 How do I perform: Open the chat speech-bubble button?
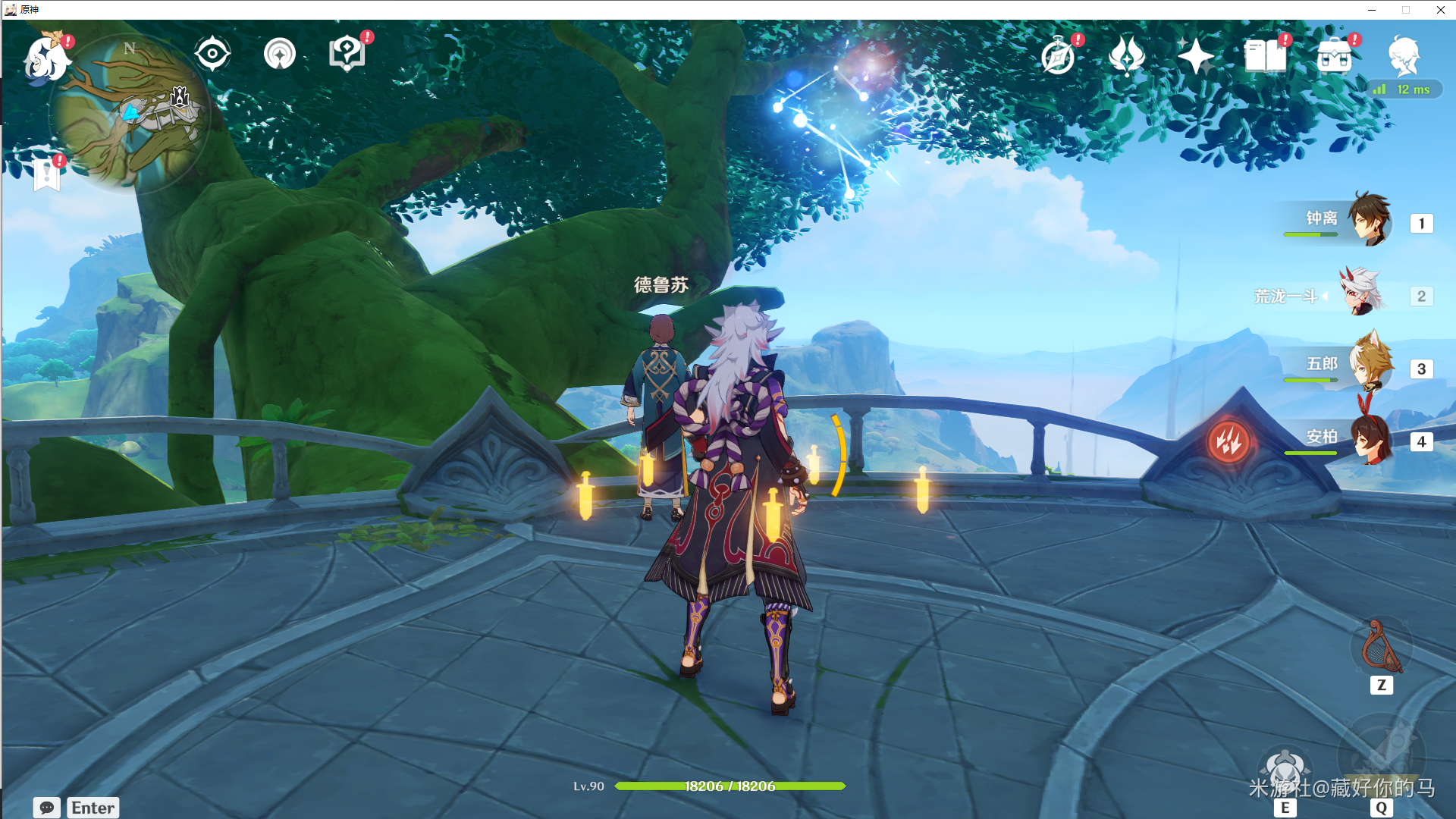[46, 808]
